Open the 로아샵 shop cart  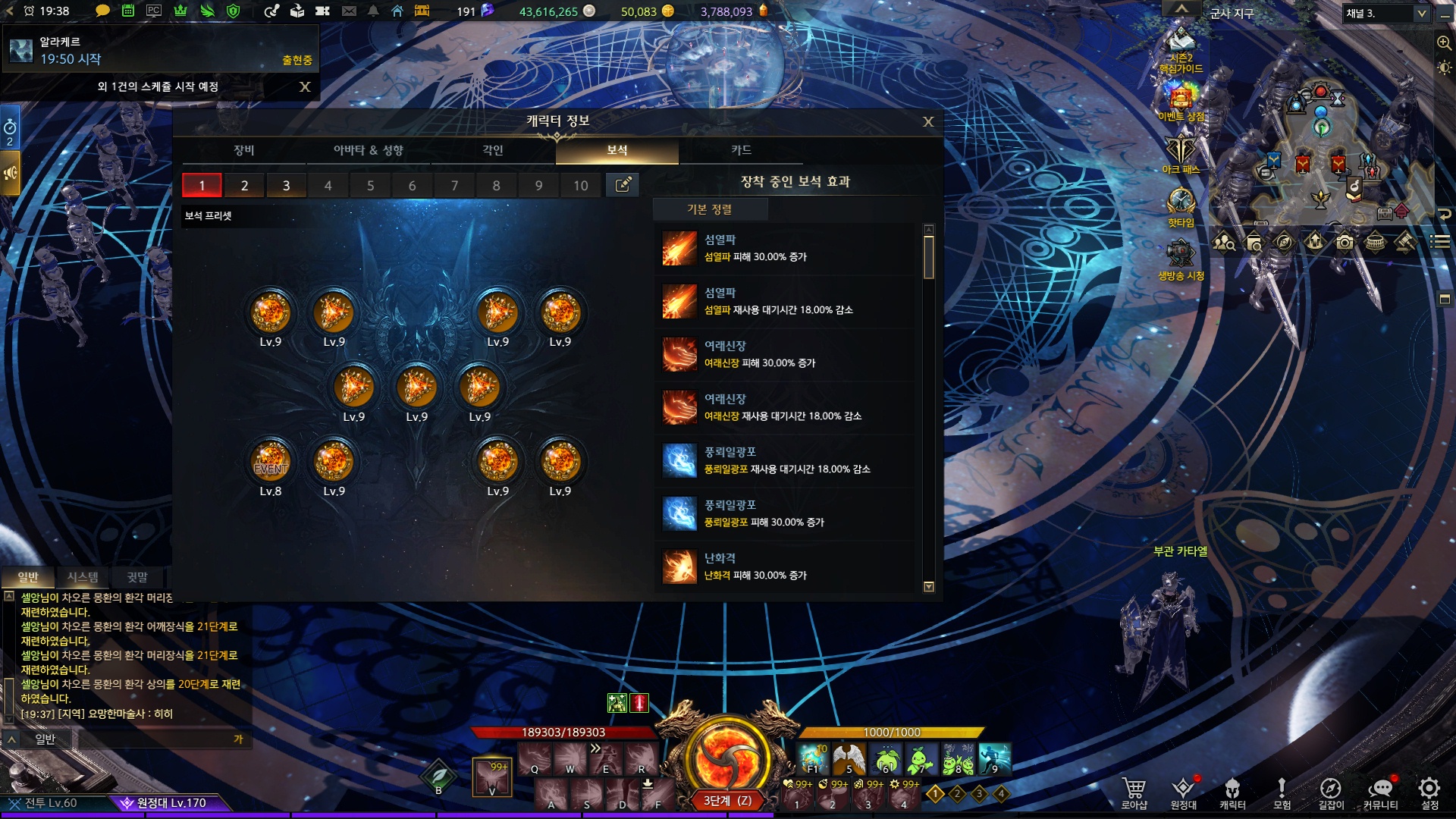coord(1134,792)
